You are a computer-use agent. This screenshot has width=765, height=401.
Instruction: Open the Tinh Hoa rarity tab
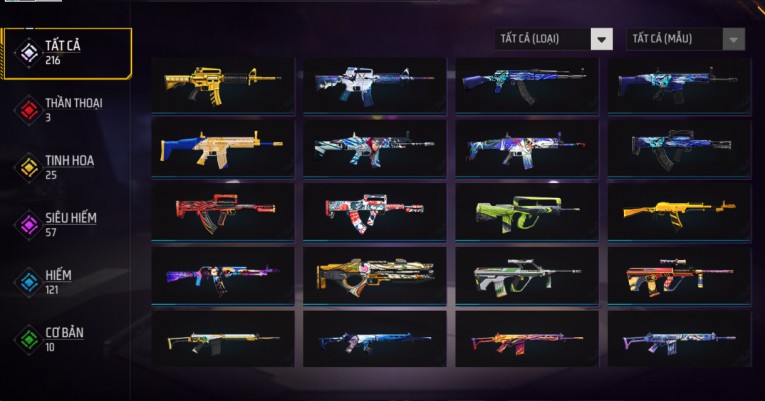point(67,166)
